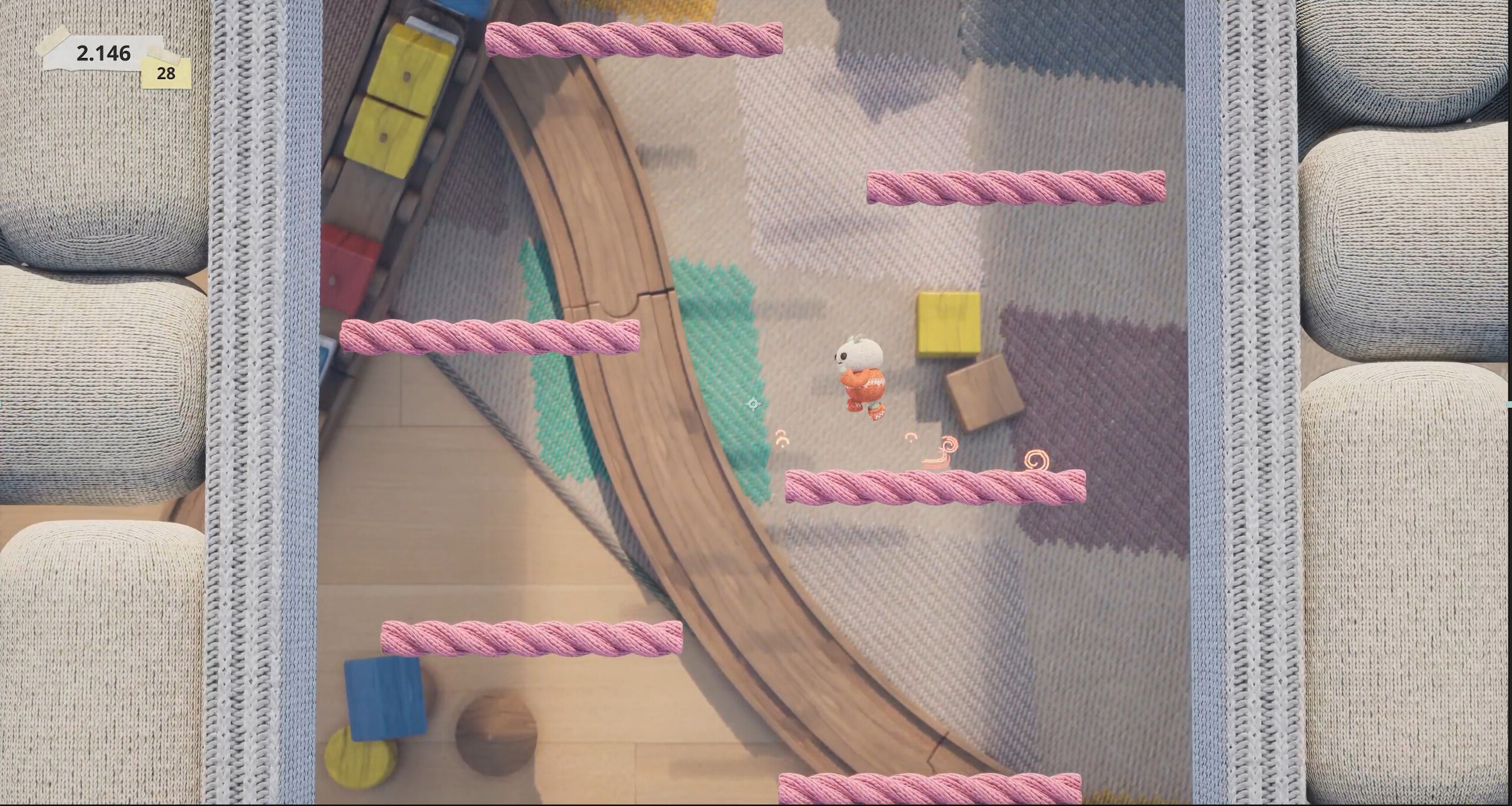Image resolution: width=1512 pixels, height=806 pixels.
Task: Click the pink rope platform under the character
Action: [x=936, y=487]
